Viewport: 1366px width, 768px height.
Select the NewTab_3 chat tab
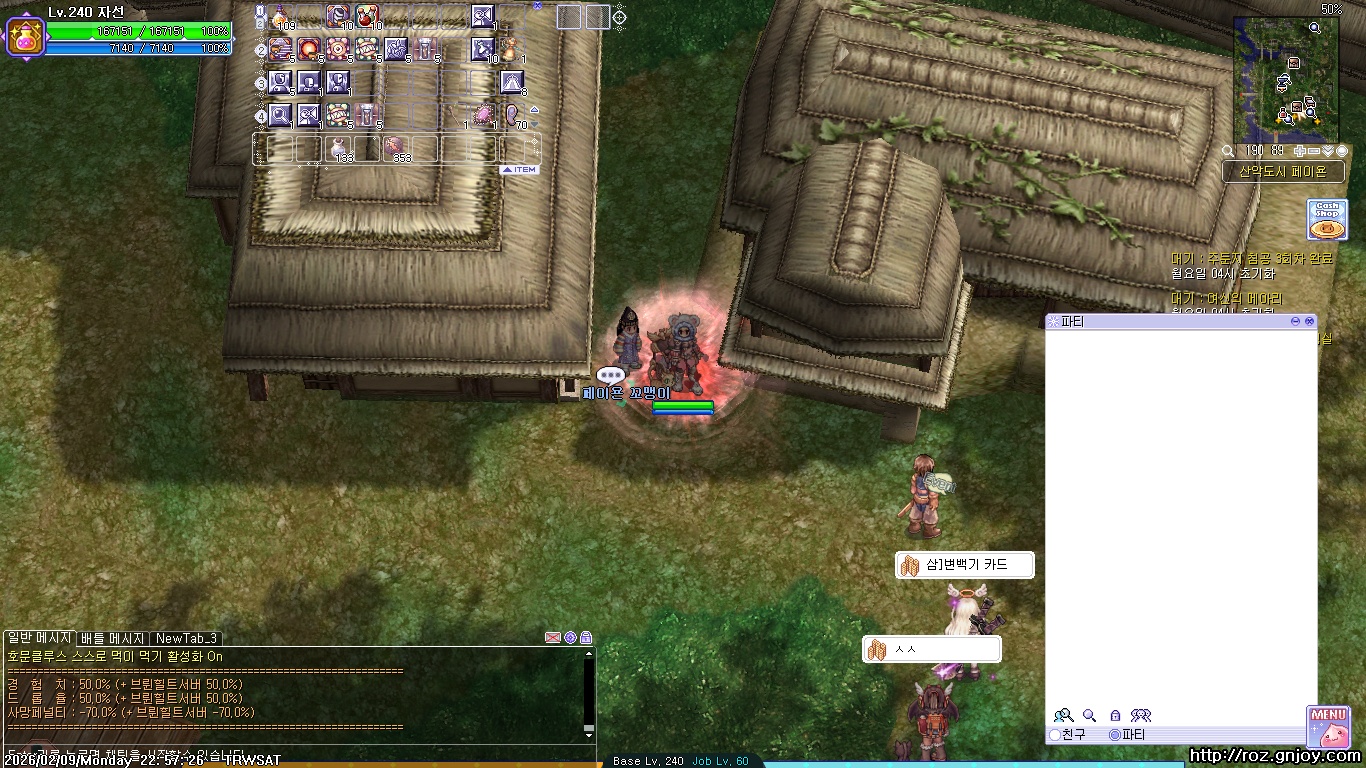coord(186,638)
